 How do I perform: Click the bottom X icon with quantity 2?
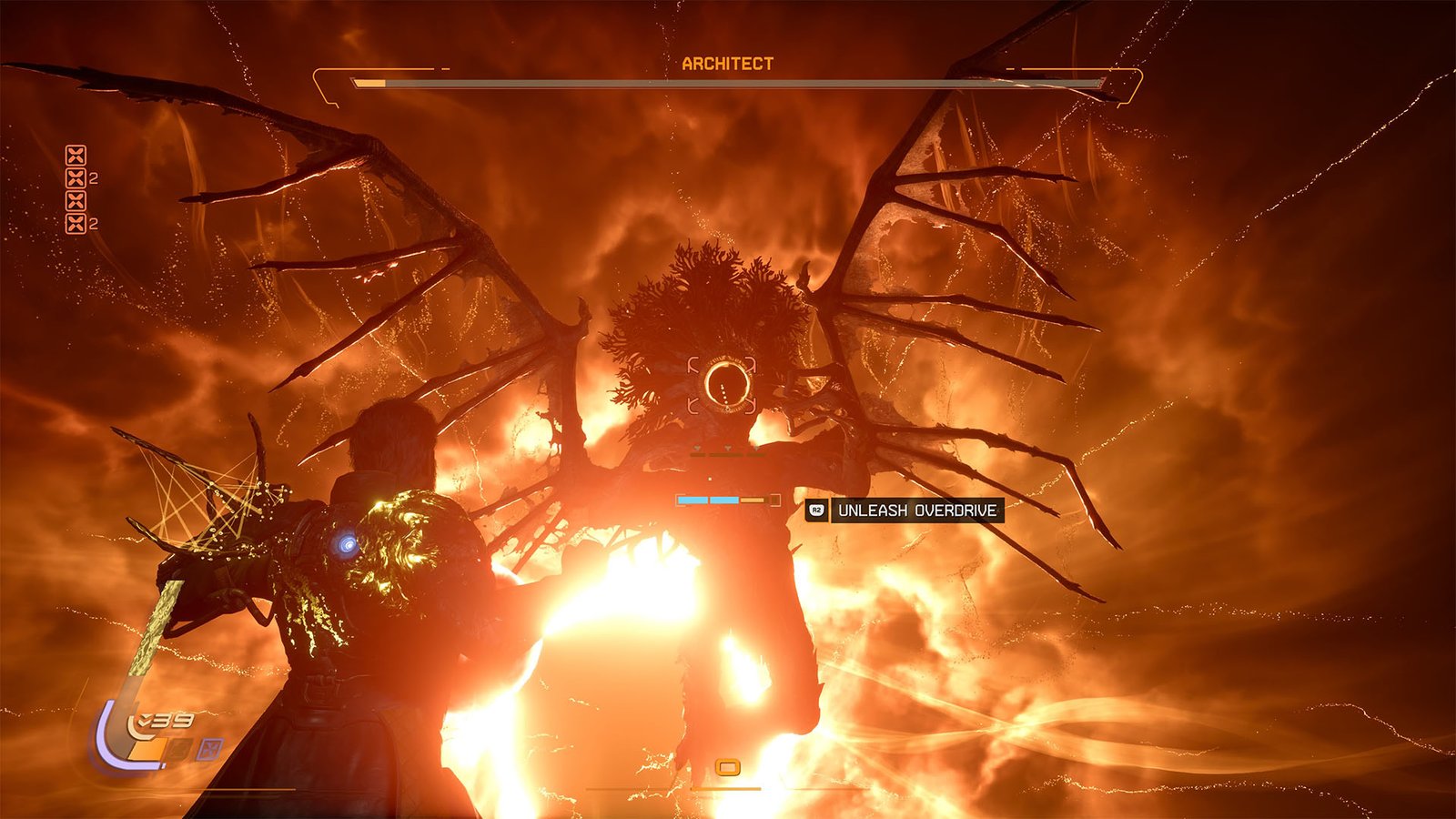[x=76, y=223]
